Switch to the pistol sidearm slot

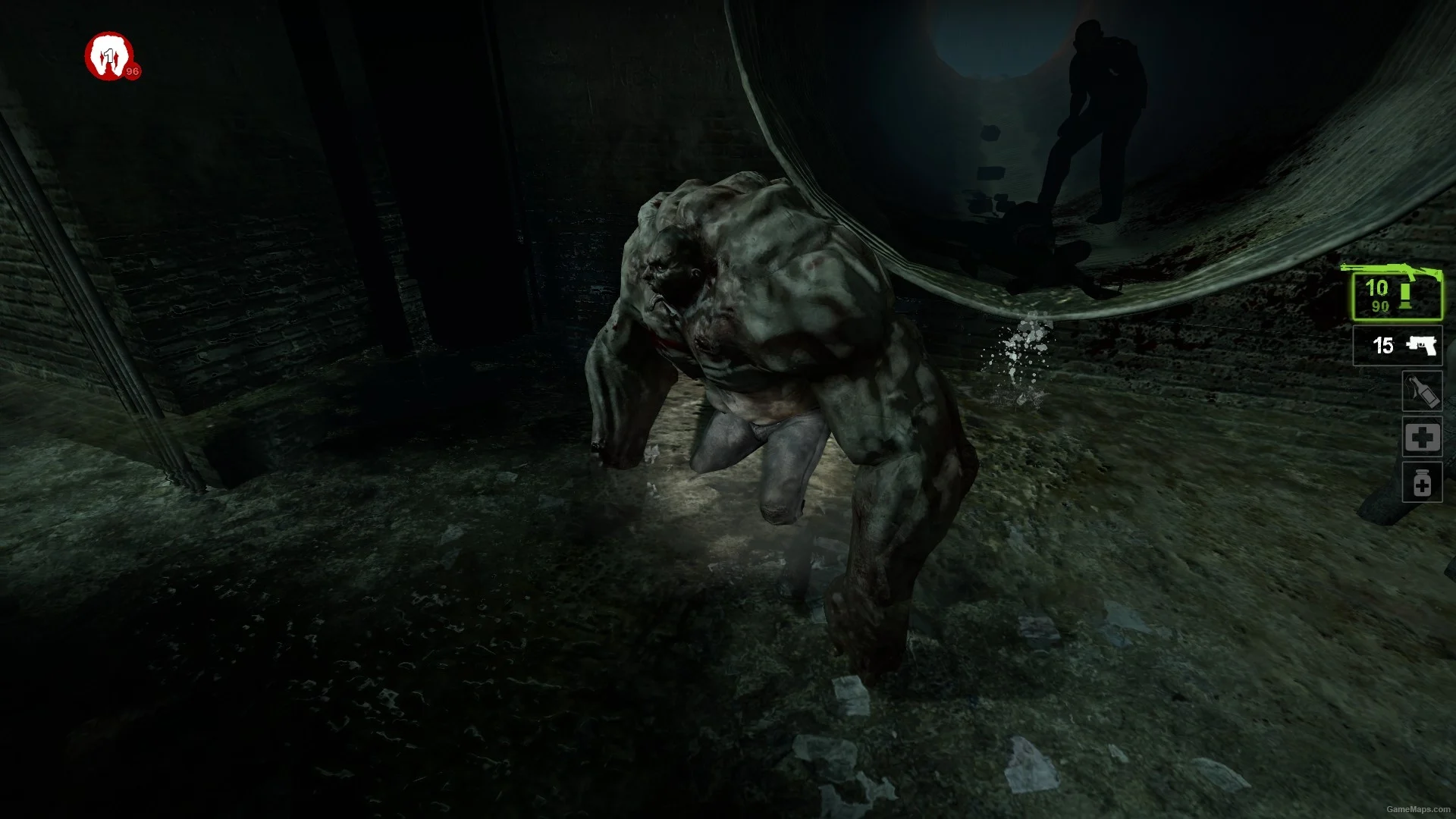pos(1398,346)
